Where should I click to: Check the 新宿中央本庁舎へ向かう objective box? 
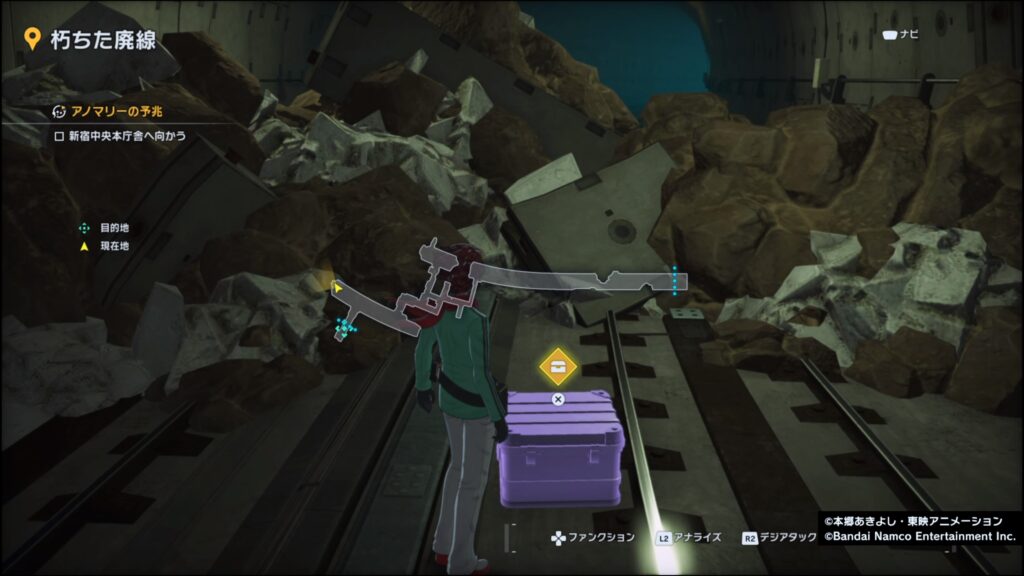tap(59, 136)
